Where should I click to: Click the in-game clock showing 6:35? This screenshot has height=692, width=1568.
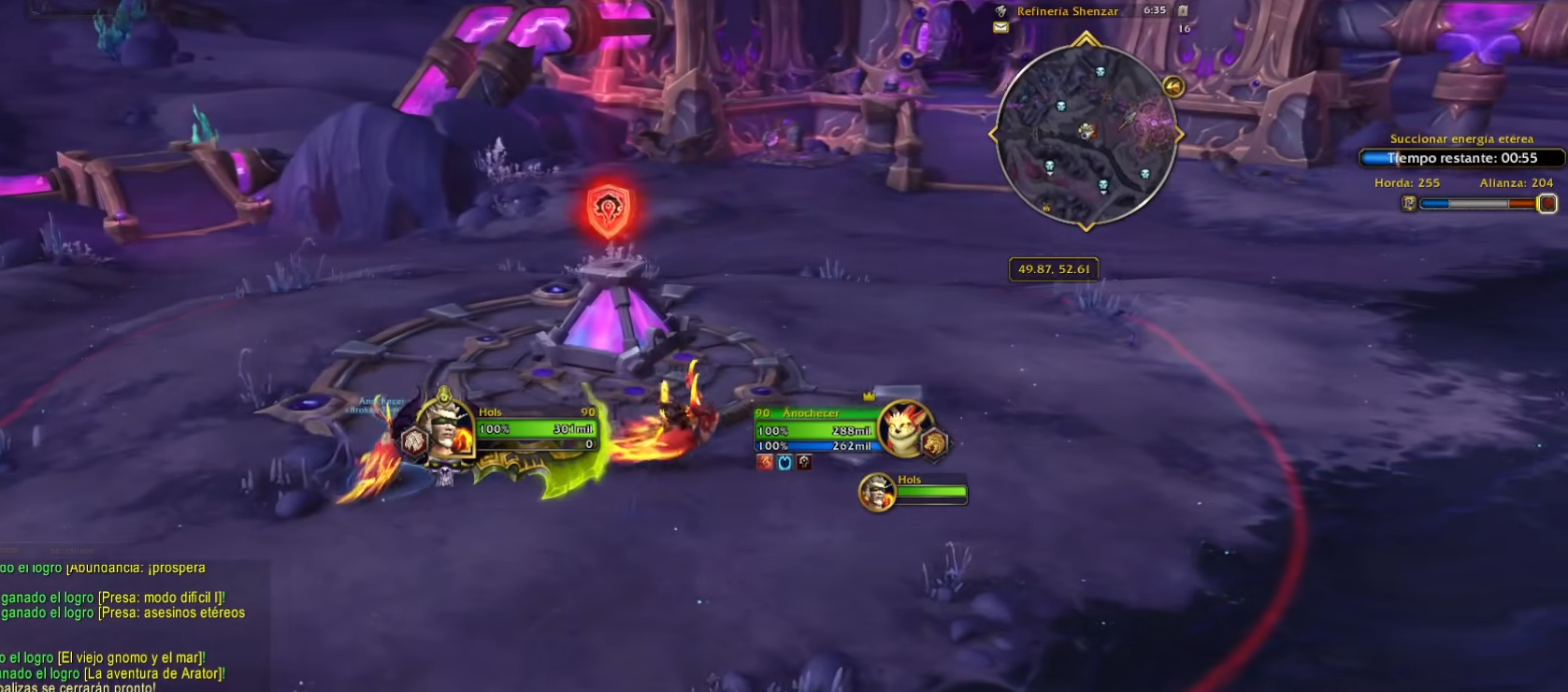tap(1154, 11)
